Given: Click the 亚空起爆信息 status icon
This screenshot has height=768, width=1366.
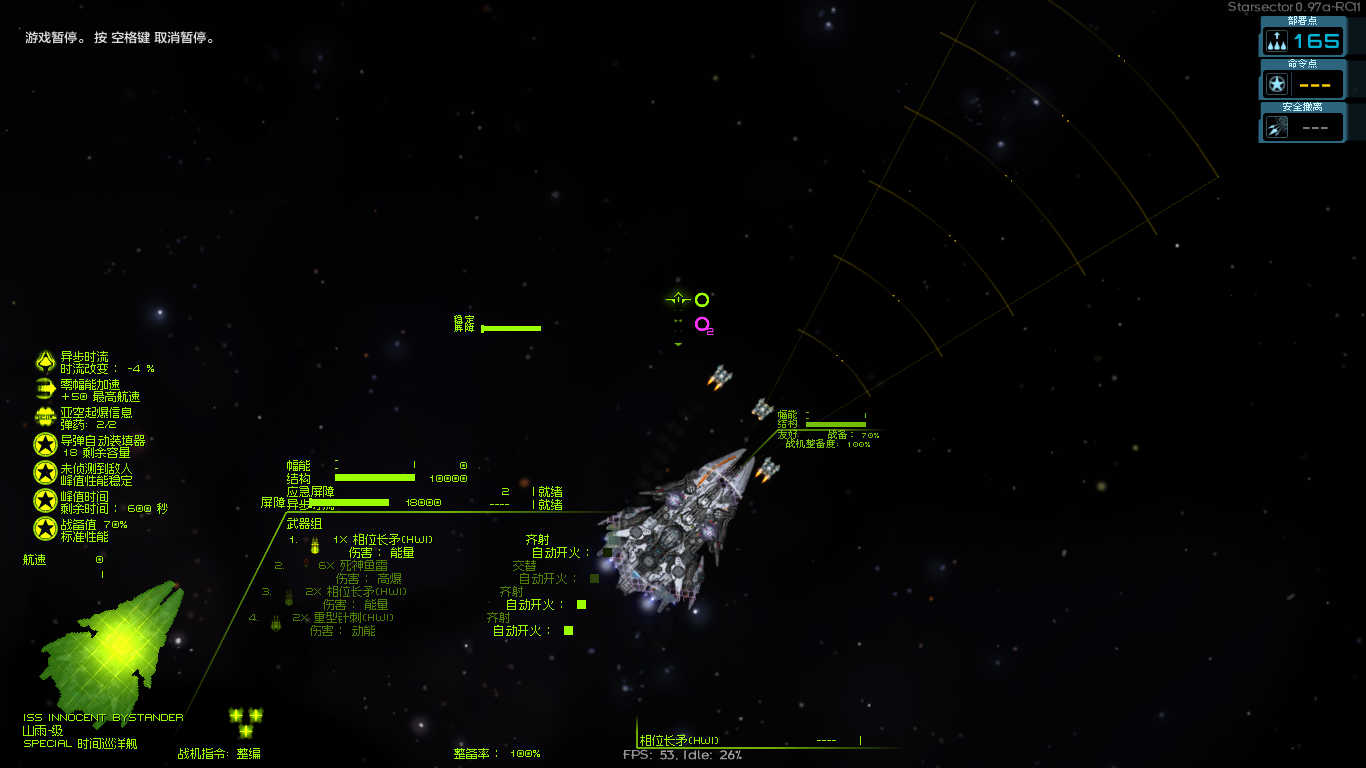Looking at the screenshot, I should 45,417.
